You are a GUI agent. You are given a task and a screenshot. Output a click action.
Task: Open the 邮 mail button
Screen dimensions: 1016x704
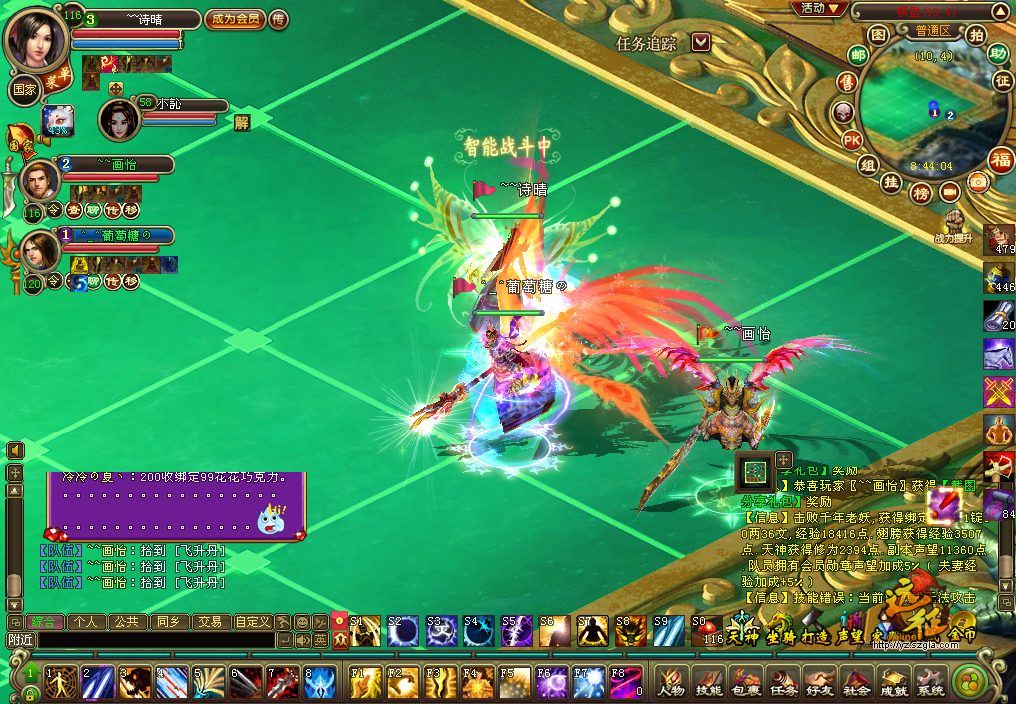pos(858,54)
